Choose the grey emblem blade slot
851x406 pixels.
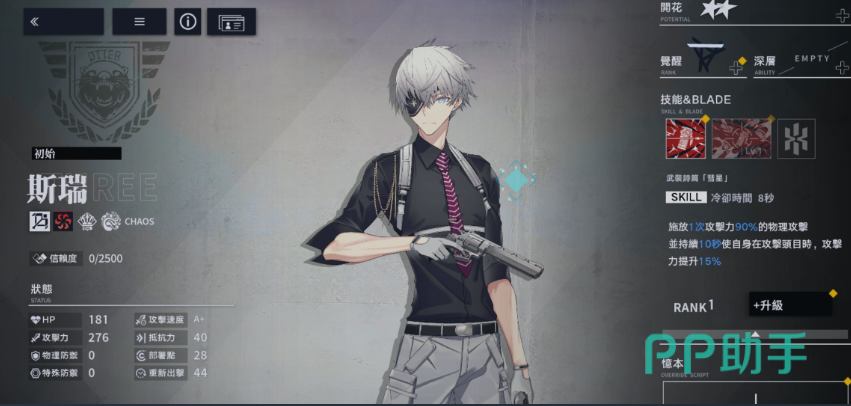pos(796,138)
